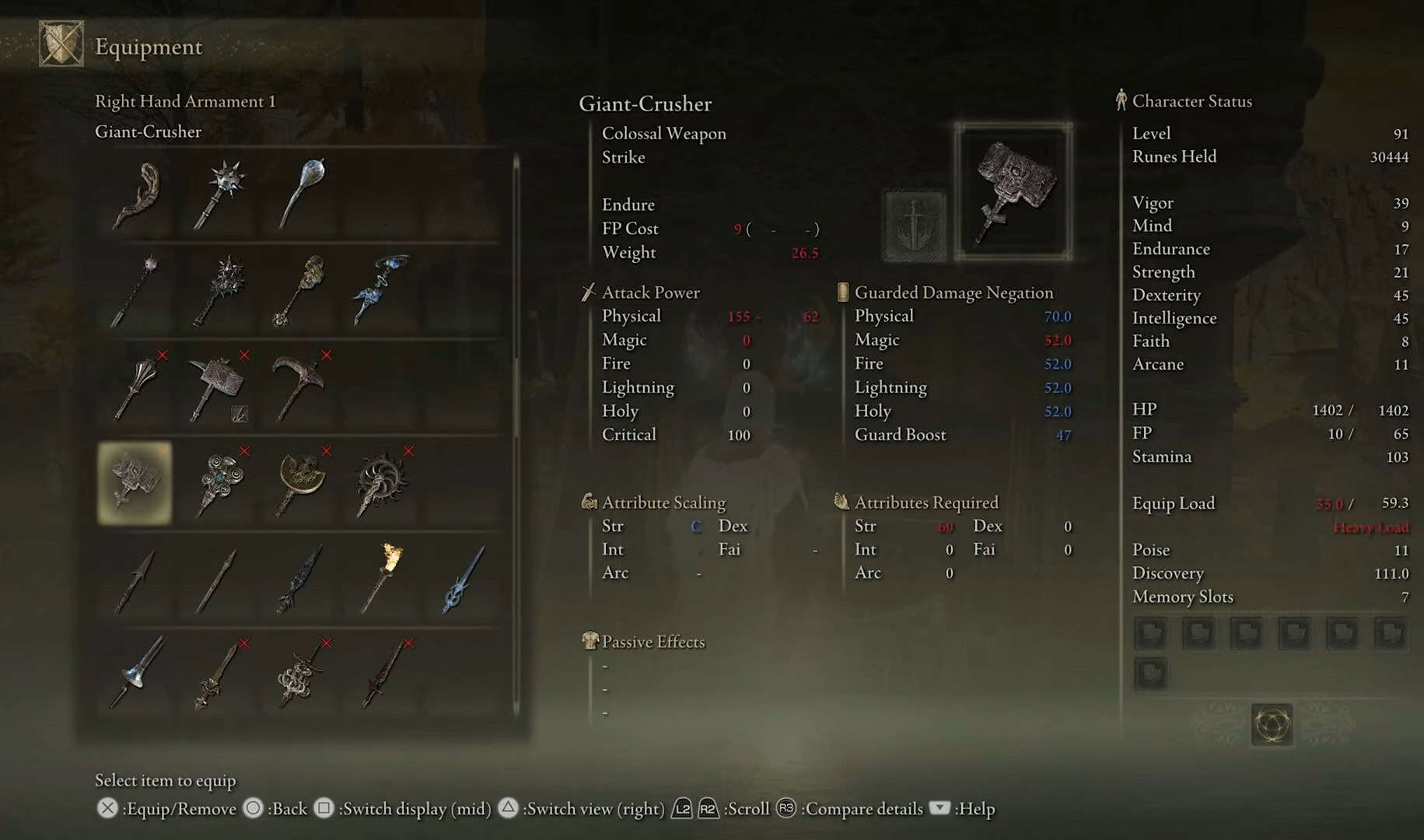Viewport: 1424px width, 840px height.
Task: Select the ornate scrollwork mace
Action: coord(219,482)
